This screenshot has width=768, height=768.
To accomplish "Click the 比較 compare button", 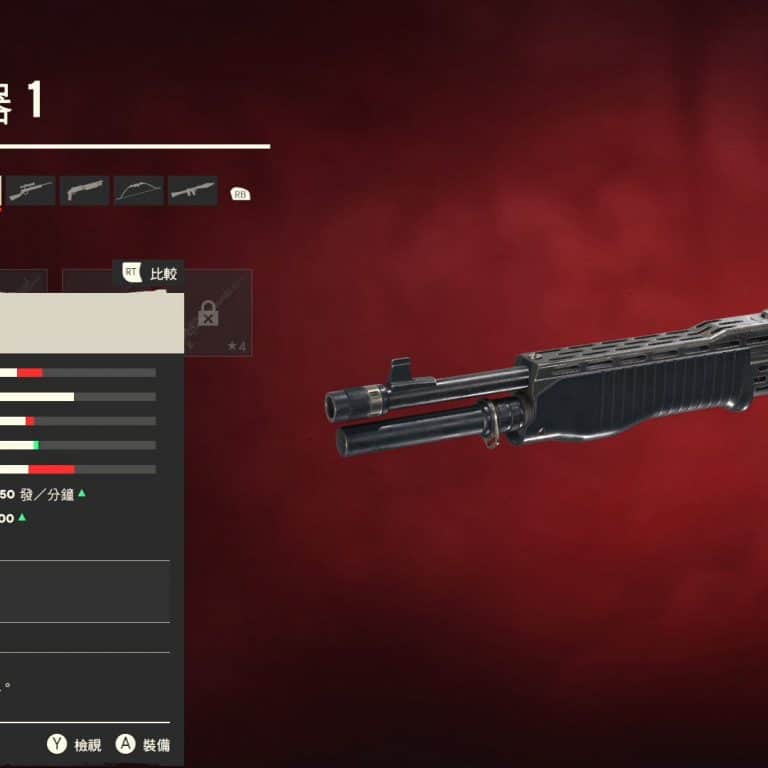I will pyautogui.click(x=152, y=273).
